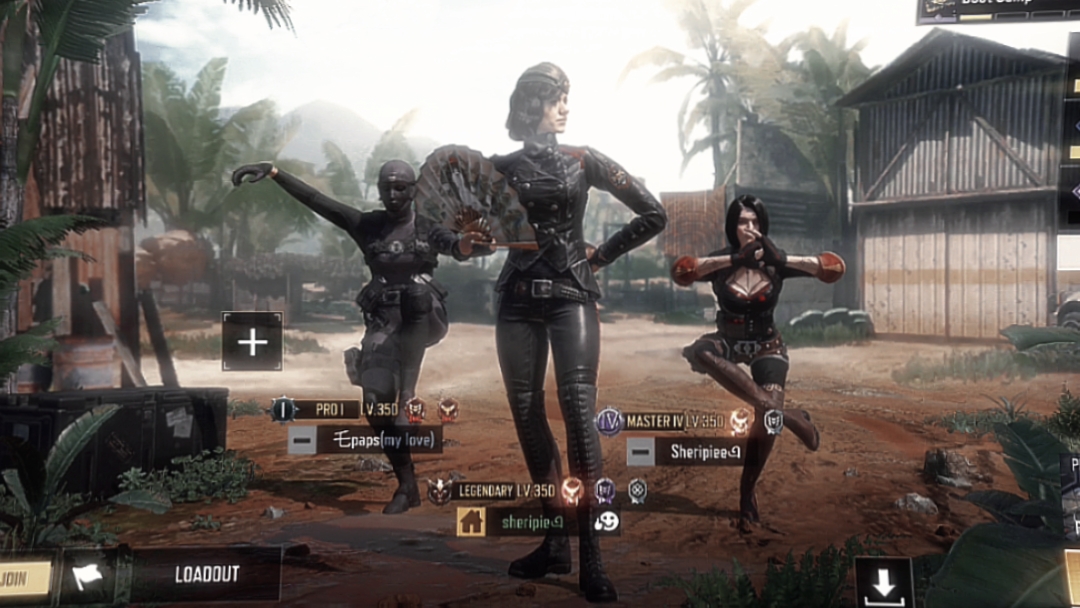Screen dimensions: 1080x608
Task: Tap the plus button to invite a teammate
Action: 252,342
